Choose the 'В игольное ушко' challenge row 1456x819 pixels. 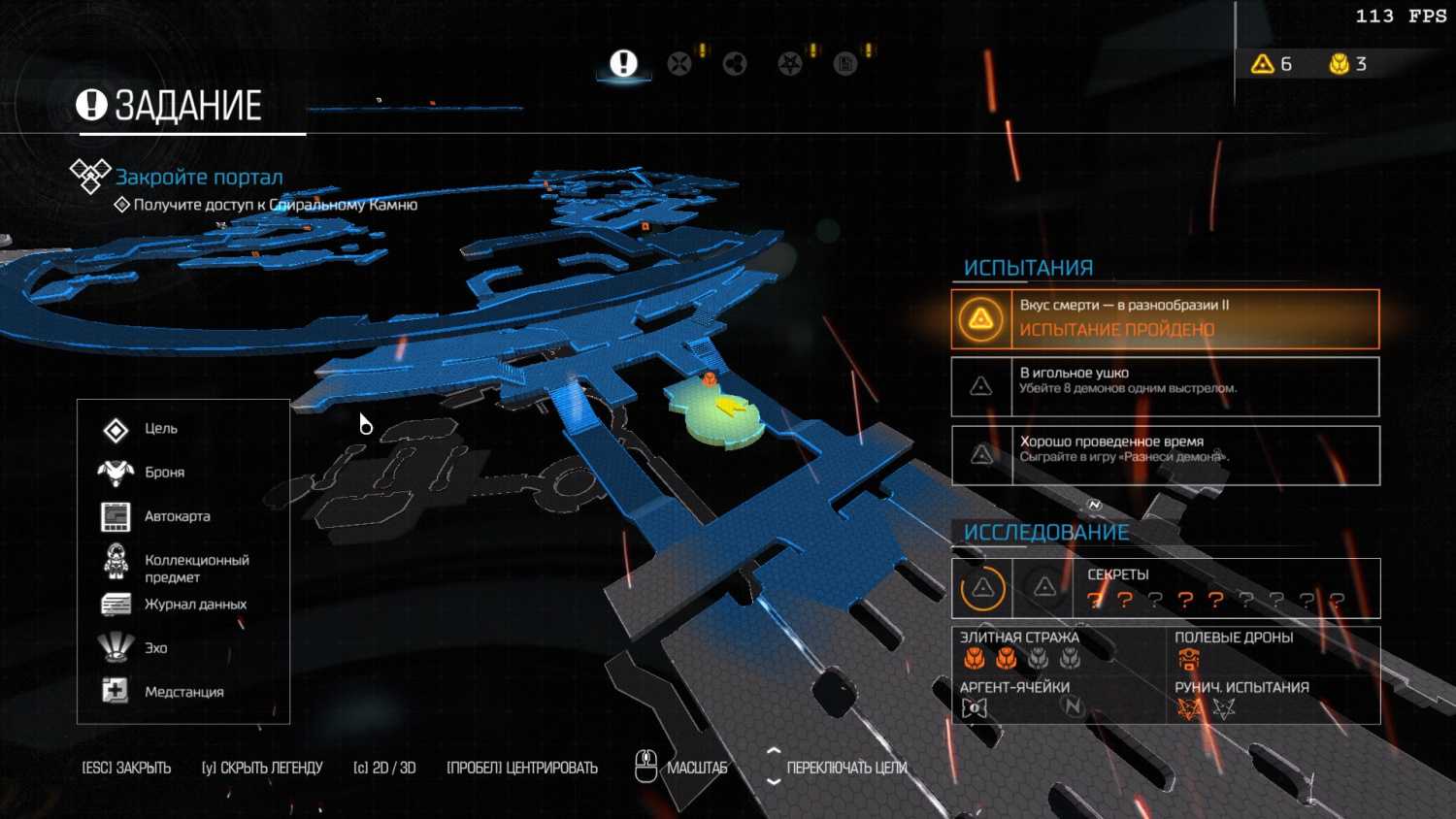coord(1165,386)
